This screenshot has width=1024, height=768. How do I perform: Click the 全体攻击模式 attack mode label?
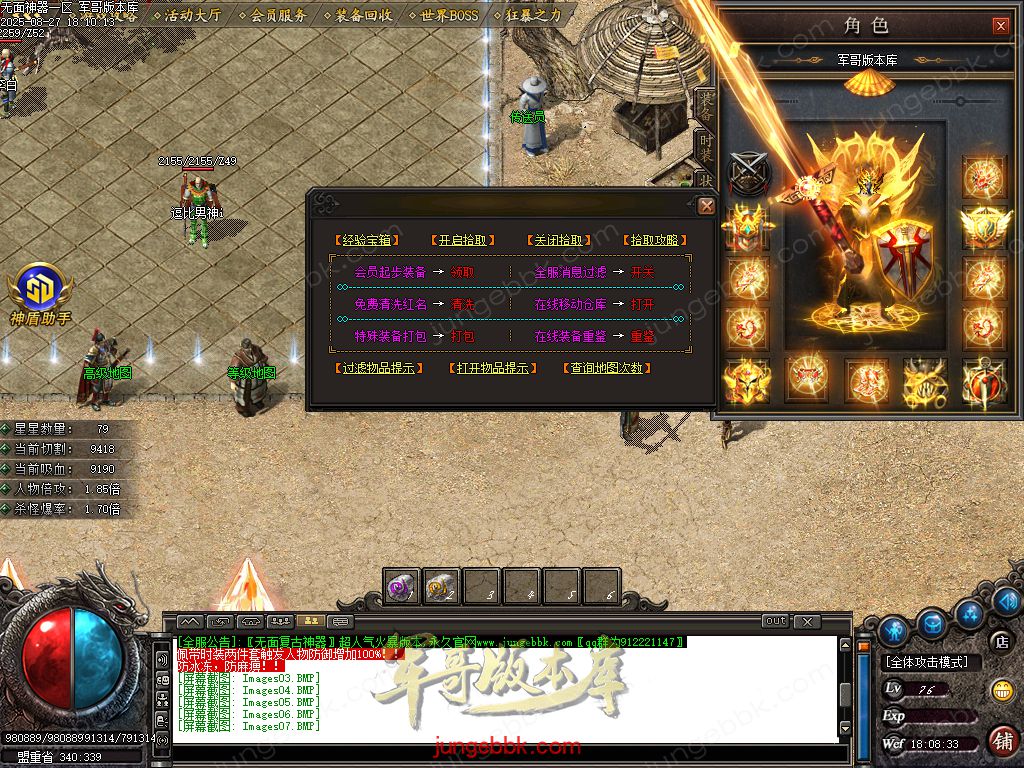932,662
